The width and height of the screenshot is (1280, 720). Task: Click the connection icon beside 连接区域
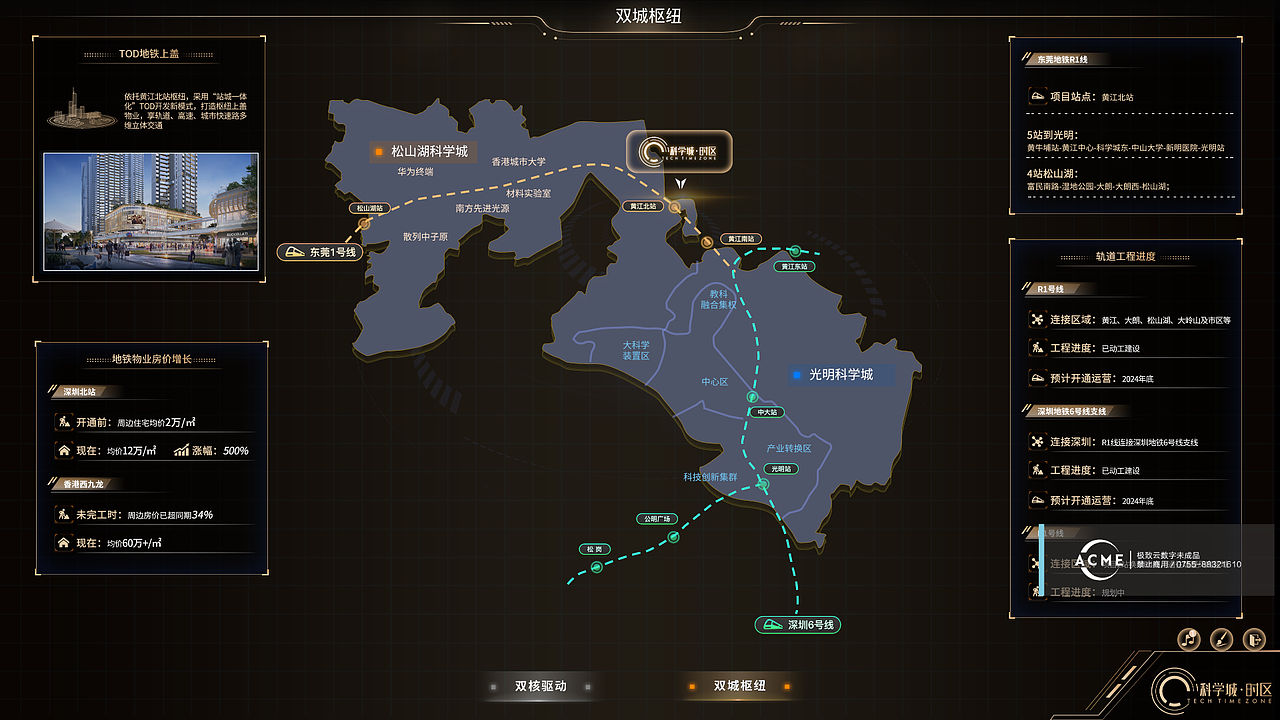point(1037,318)
